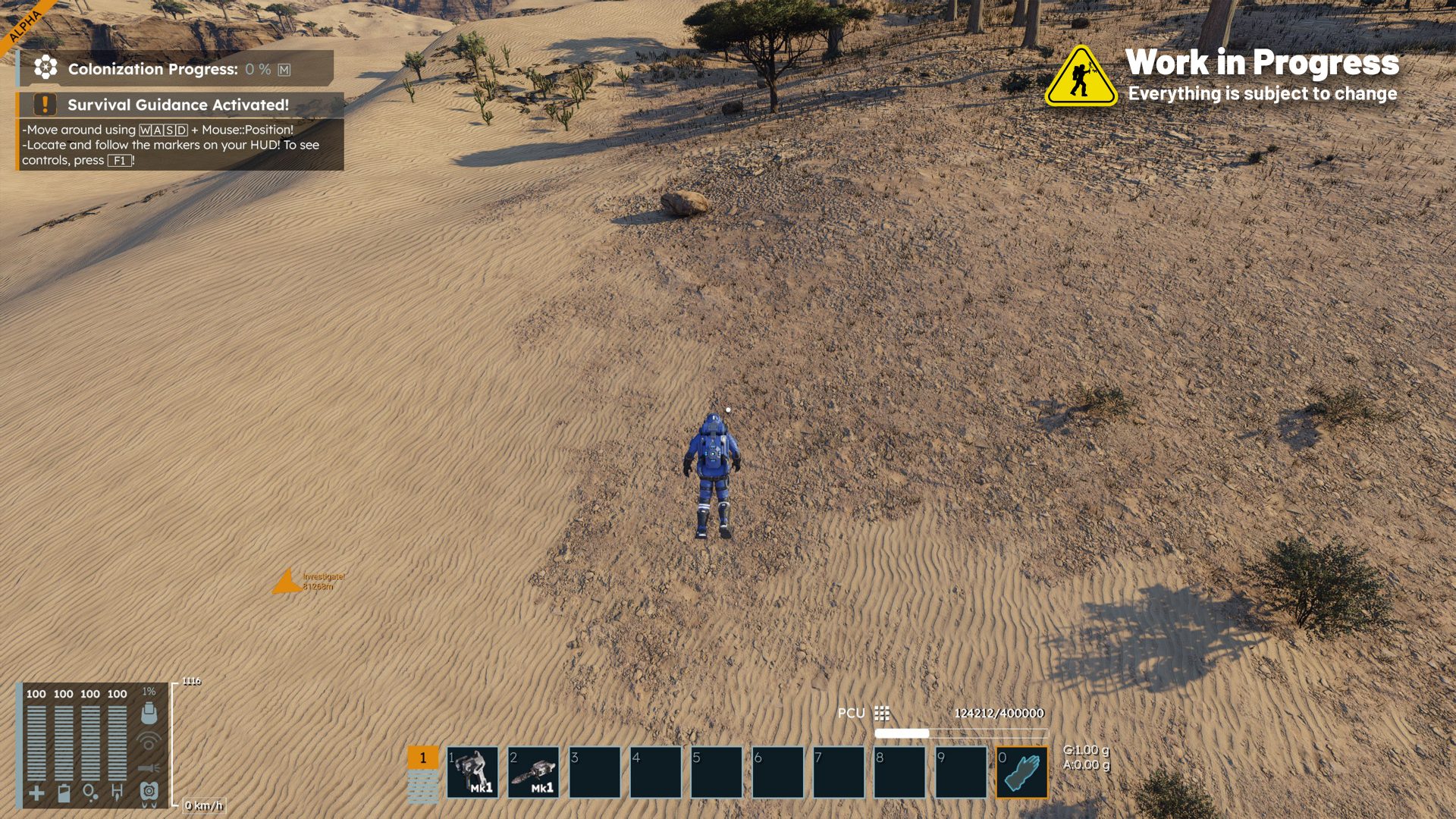The height and width of the screenshot is (819, 1456).
Task: Choose the glove slot numbered 0
Action: [x=1021, y=773]
